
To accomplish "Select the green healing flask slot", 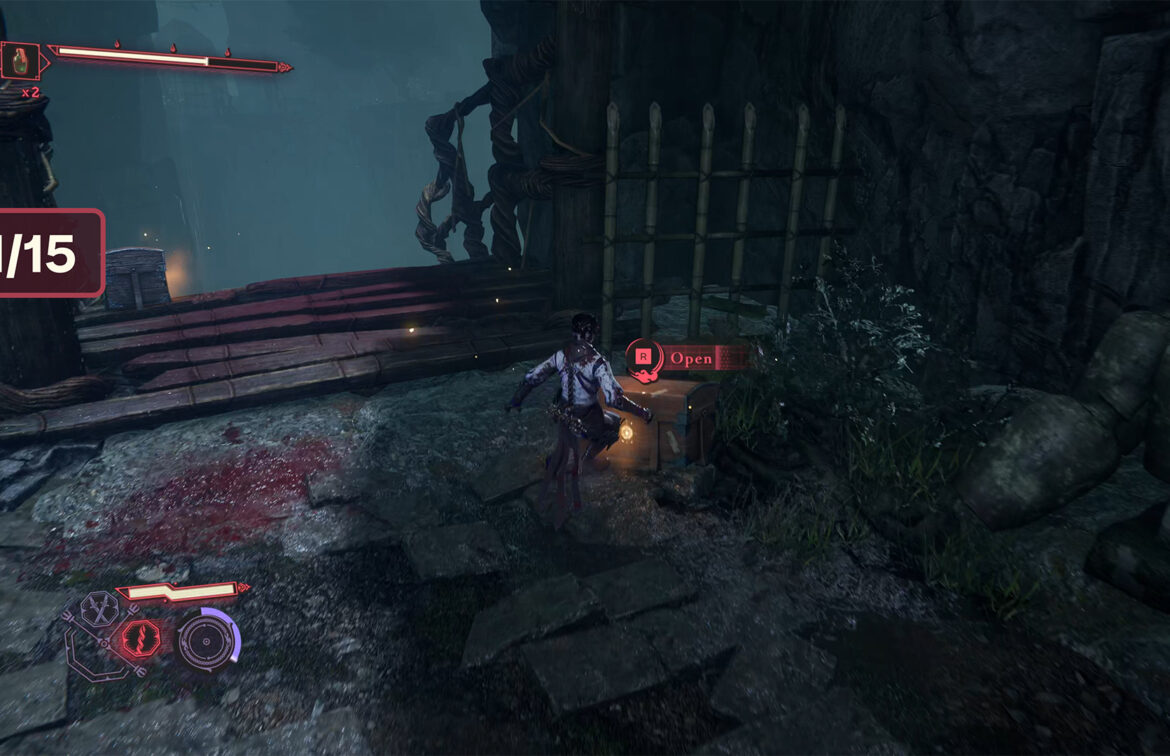I will (x=20, y=62).
